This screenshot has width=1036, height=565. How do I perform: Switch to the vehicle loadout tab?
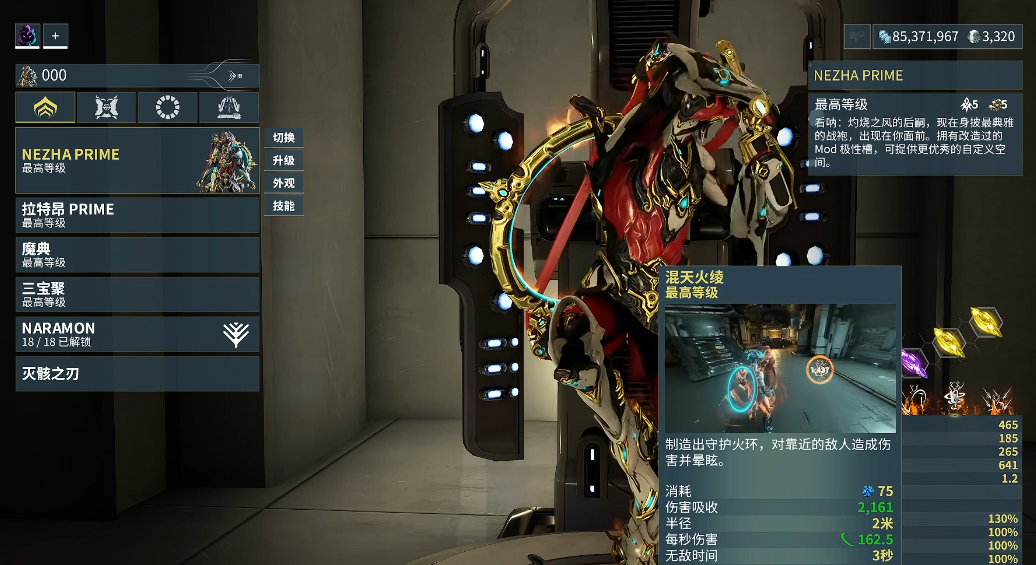[x=229, y=108]
